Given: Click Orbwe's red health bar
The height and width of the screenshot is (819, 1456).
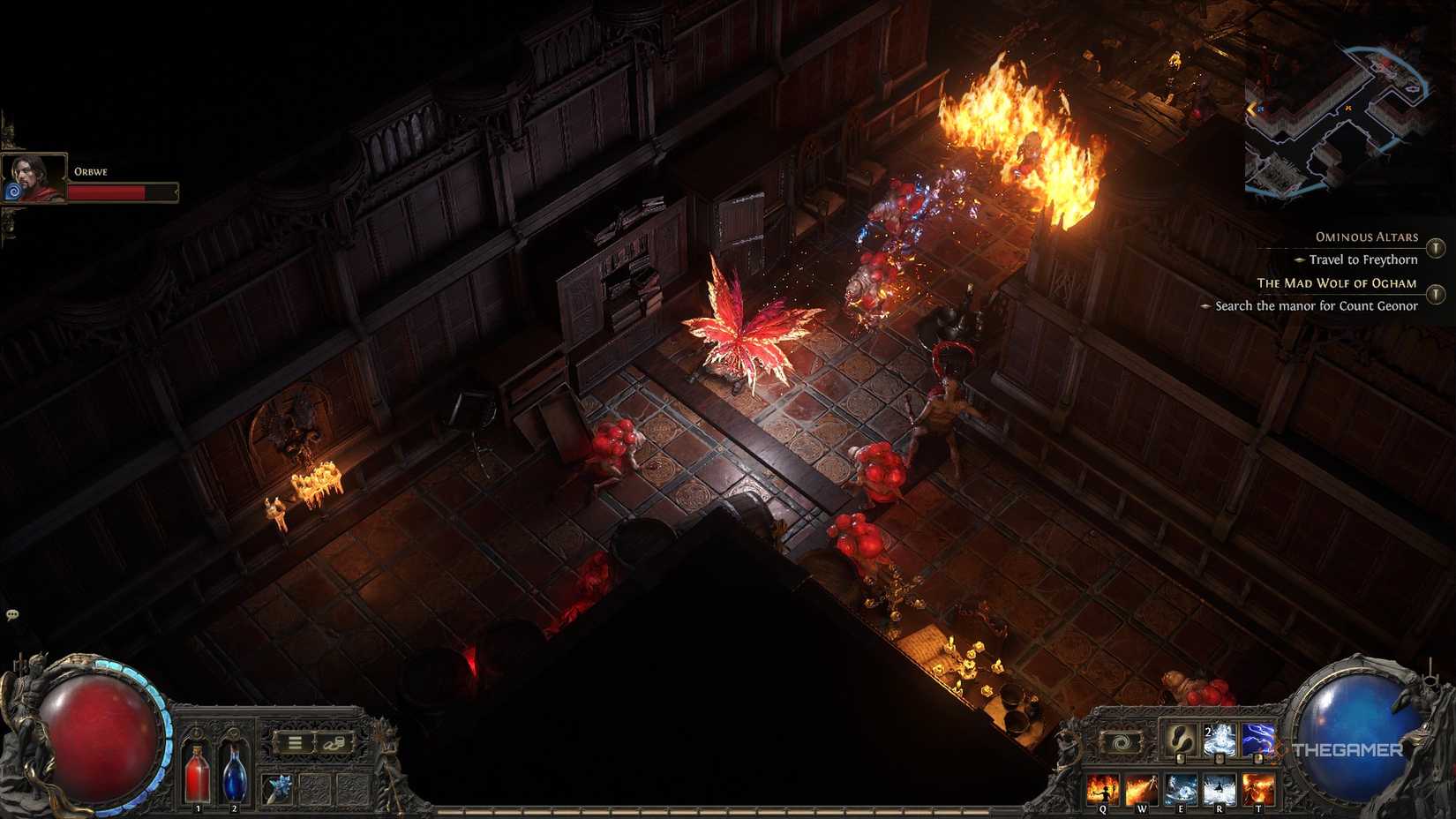Looking at the screenshot, I should pos(124,192).
